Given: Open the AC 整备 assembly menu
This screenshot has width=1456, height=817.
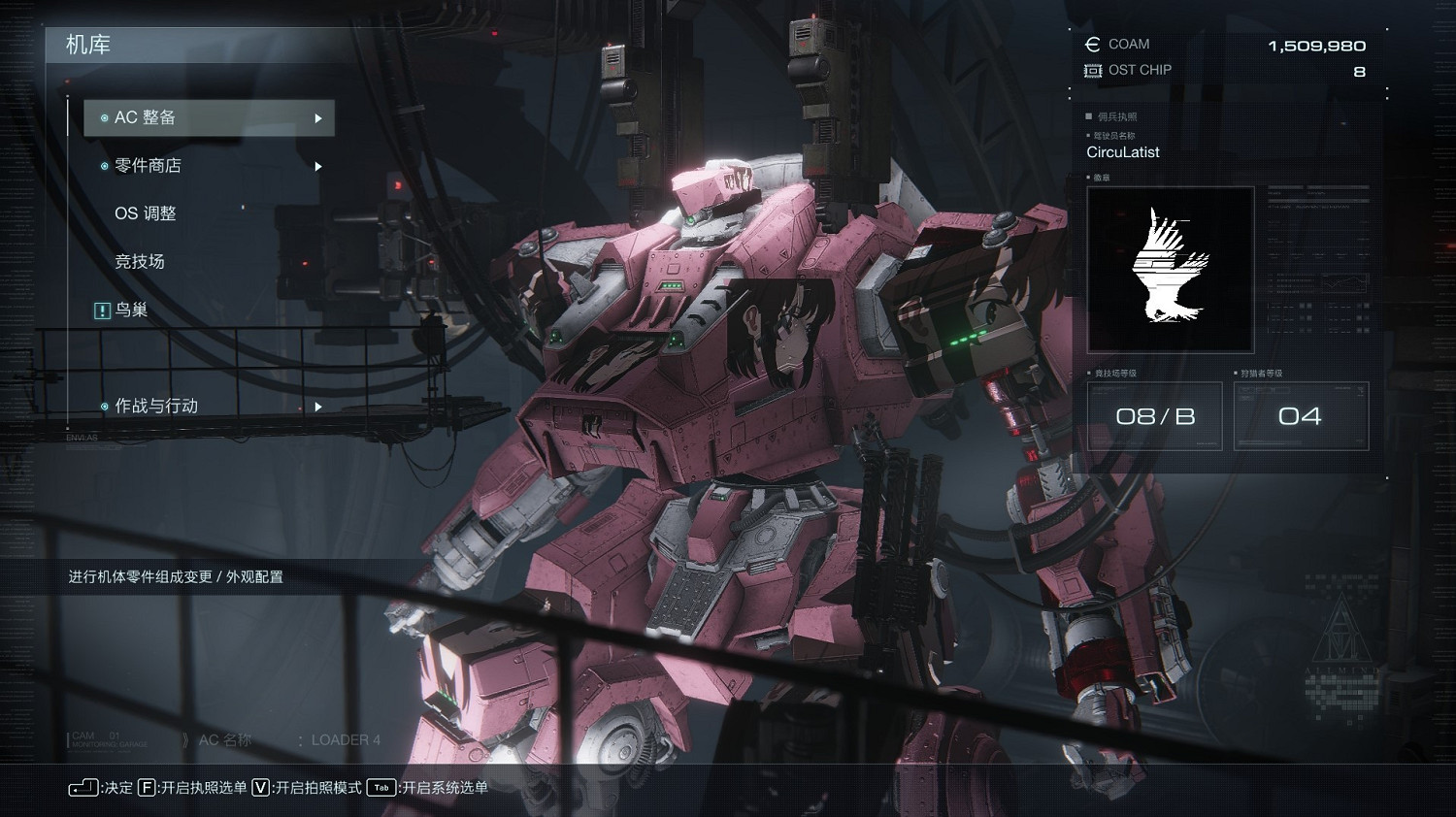Looking at the screenshot, I should [209, 118].
